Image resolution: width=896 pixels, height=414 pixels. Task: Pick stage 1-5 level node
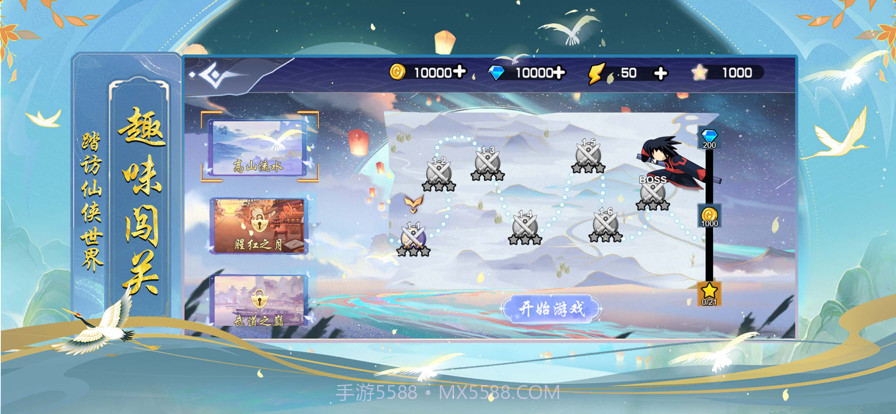coord(588,155)
